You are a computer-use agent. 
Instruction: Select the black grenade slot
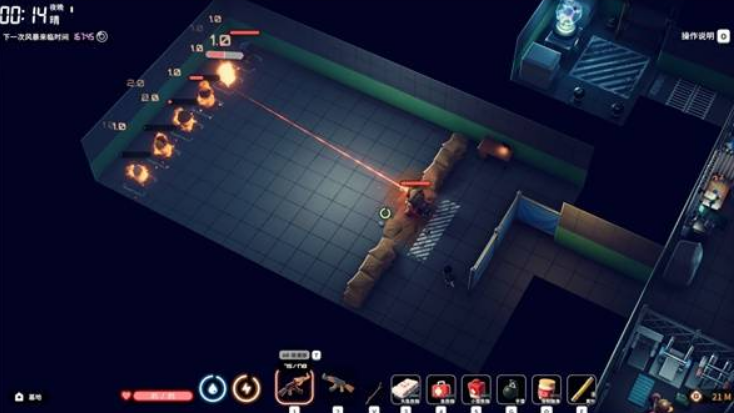coord(511,388)
